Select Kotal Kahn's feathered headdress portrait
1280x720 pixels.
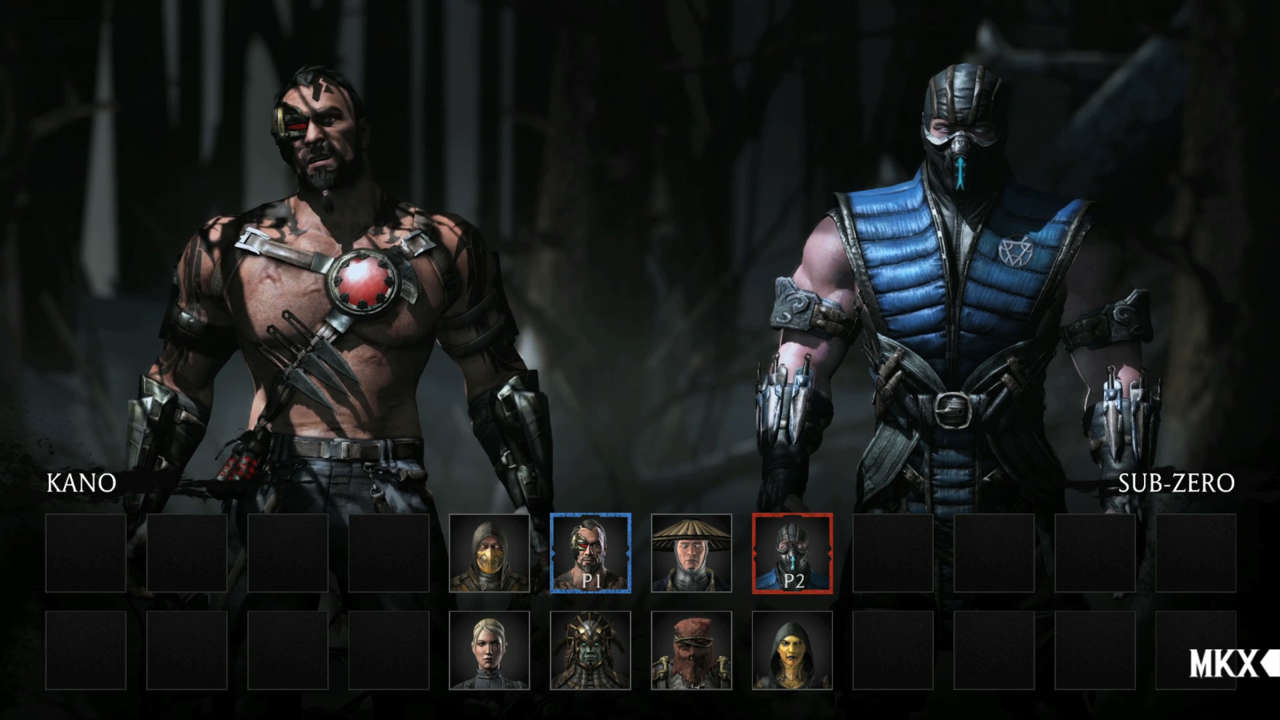pos(590,650)
